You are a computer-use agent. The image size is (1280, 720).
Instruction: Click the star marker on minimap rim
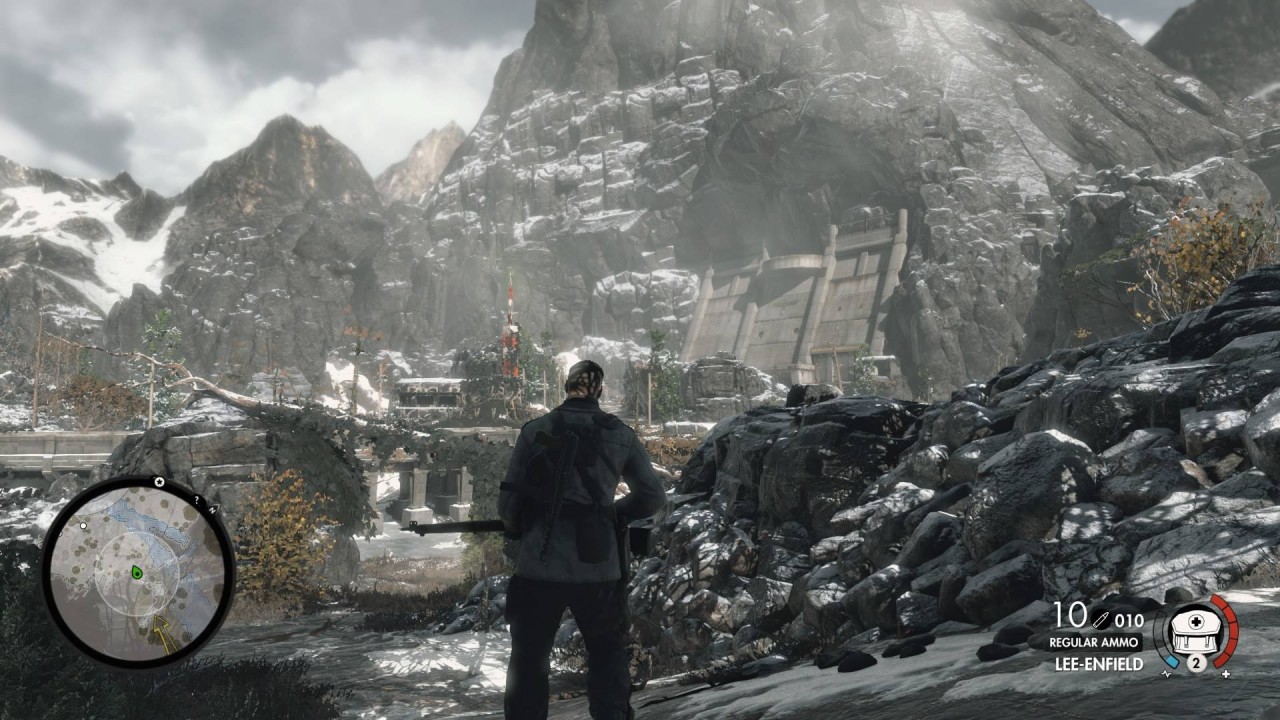[x=159, y=482]
